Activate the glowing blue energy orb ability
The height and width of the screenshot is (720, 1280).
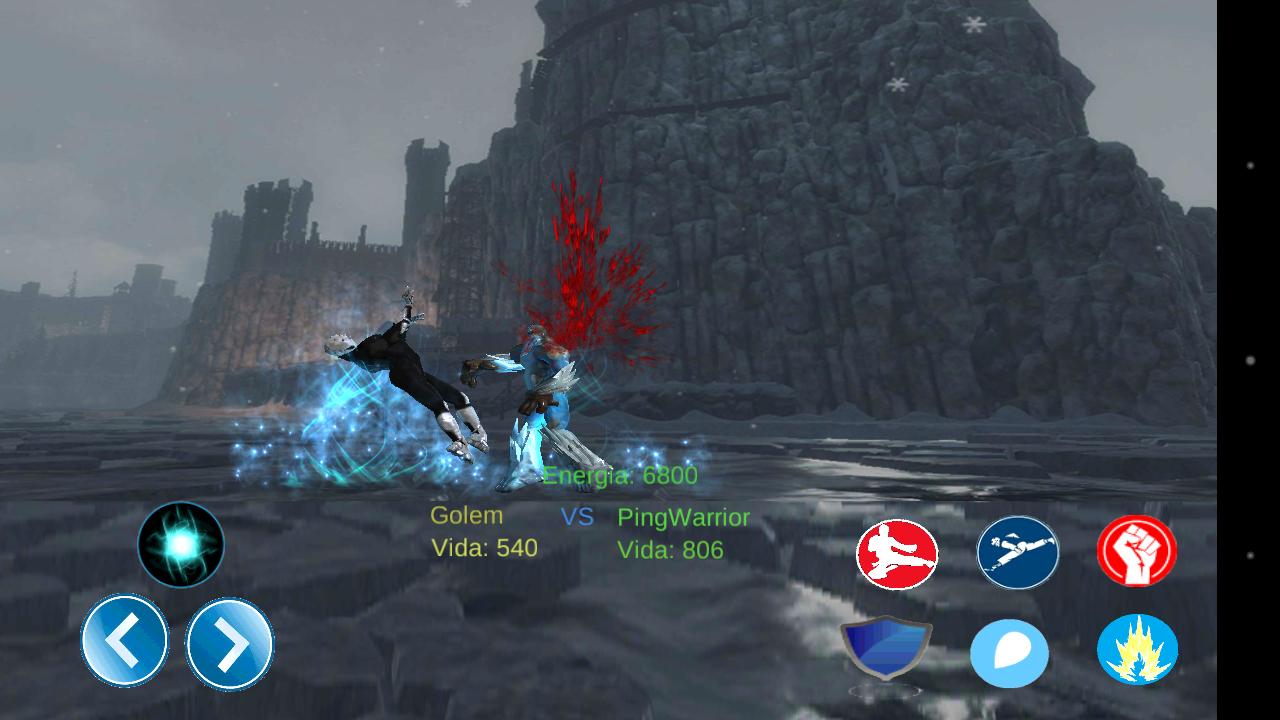click(x=181, y=544)
